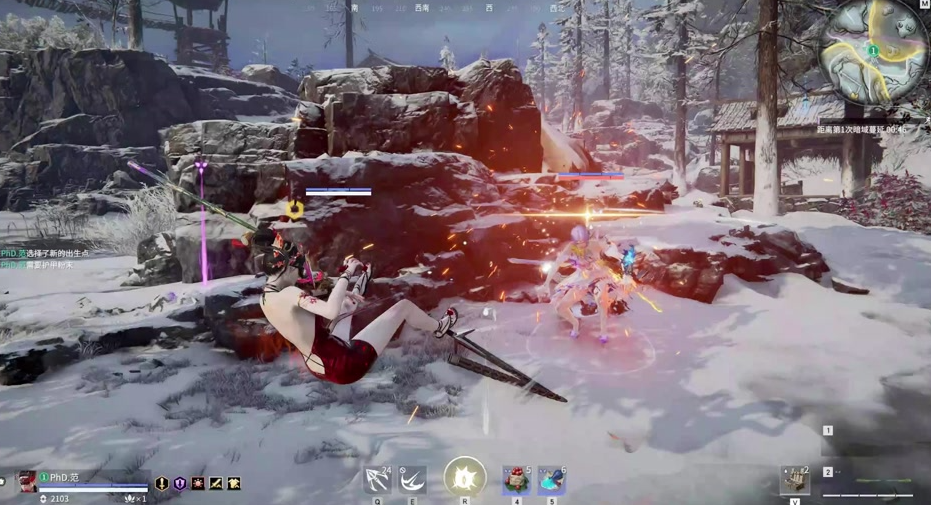
Task: Use the crescent slash skill icon
Action: pyautogui.click(x=412, y=480)
